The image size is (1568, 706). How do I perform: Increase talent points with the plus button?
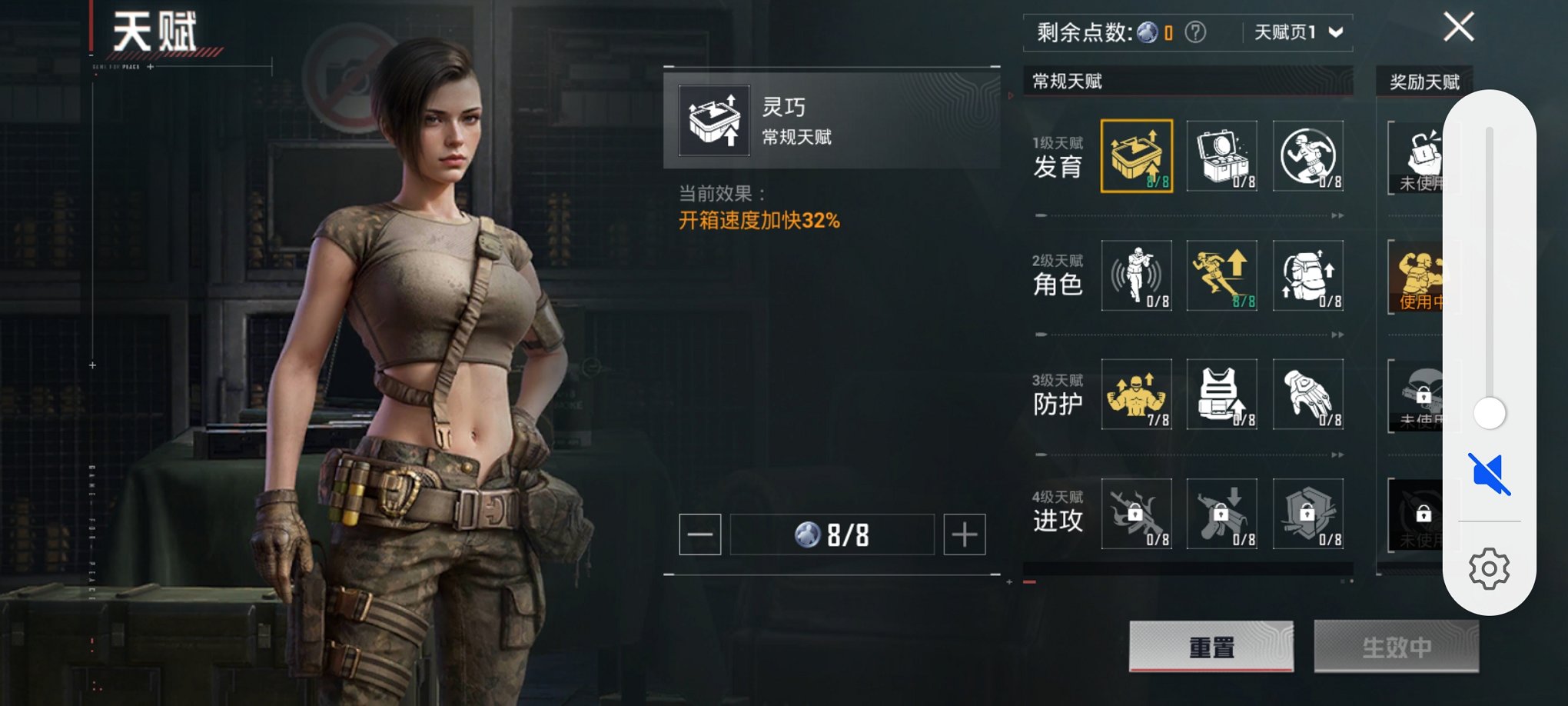click(x=965, y=534)
